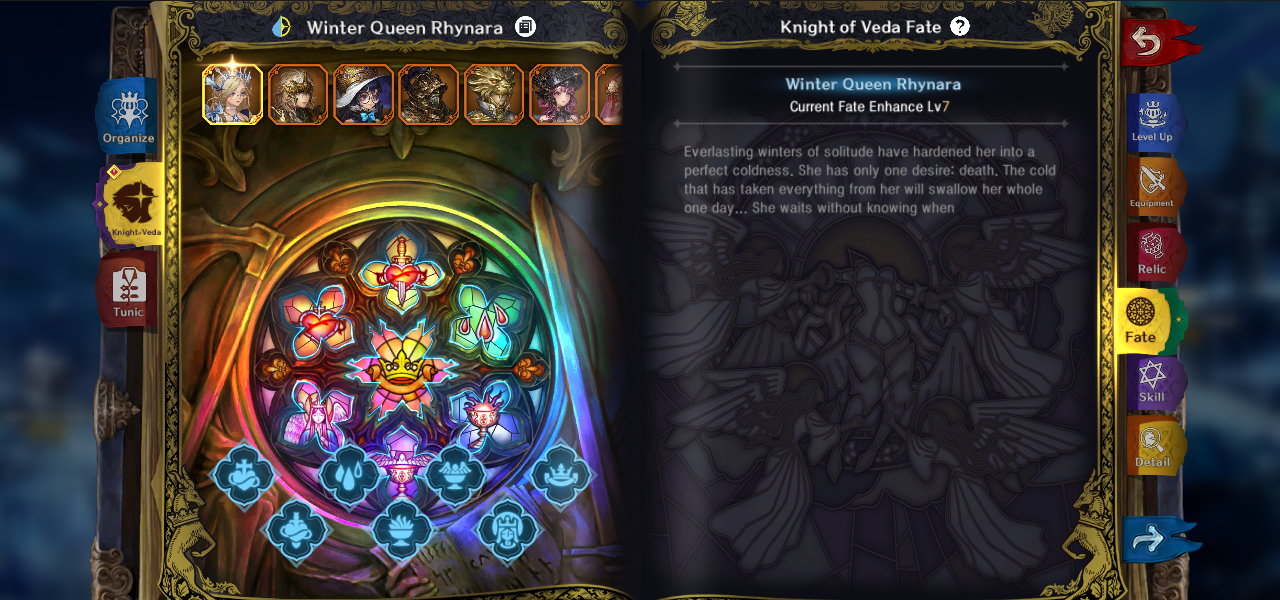Open the Level Up tab
This screenshot has height=600, width=1280.
coord(1152,122)
